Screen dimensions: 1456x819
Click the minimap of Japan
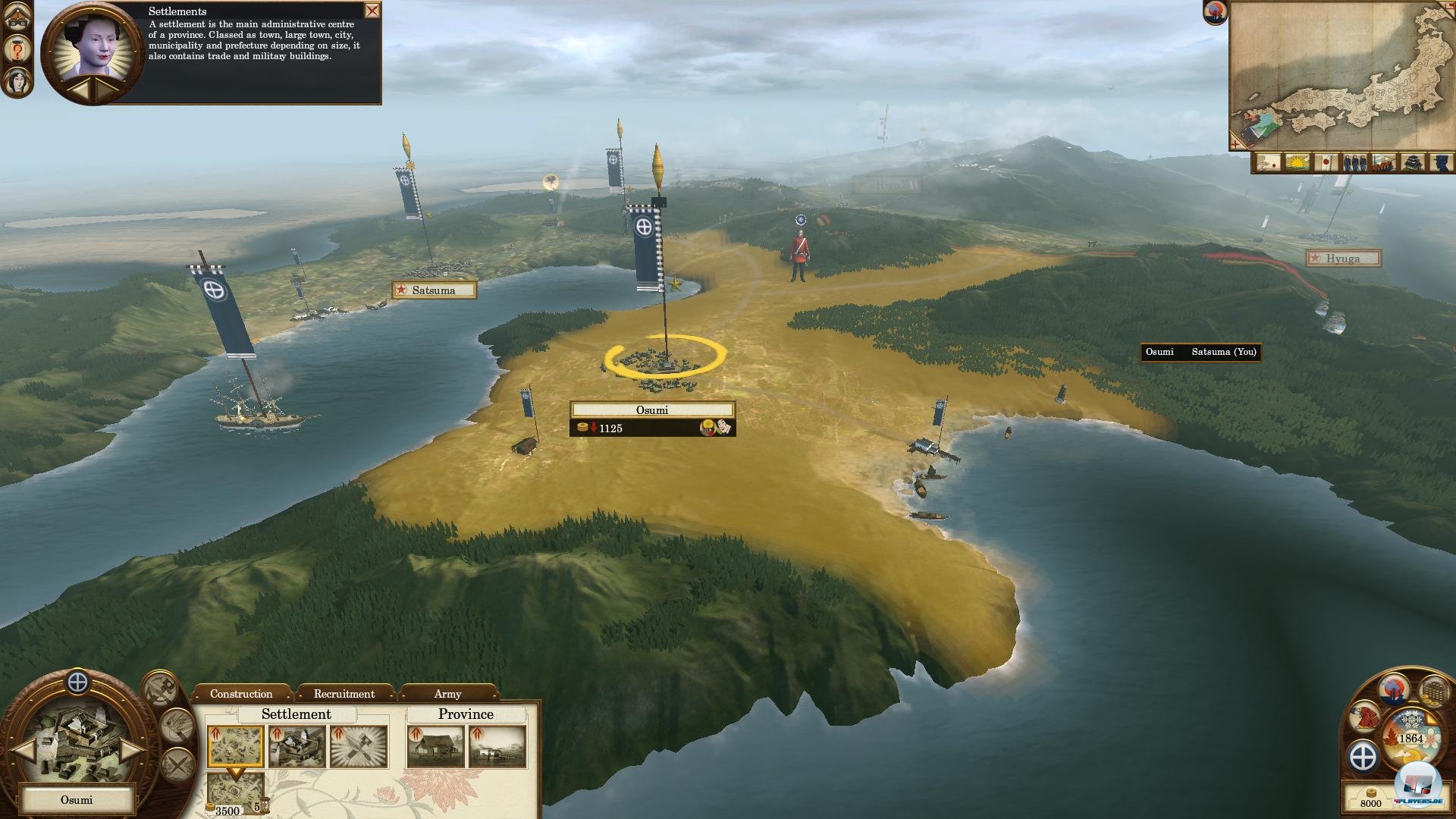point(1341,76)
